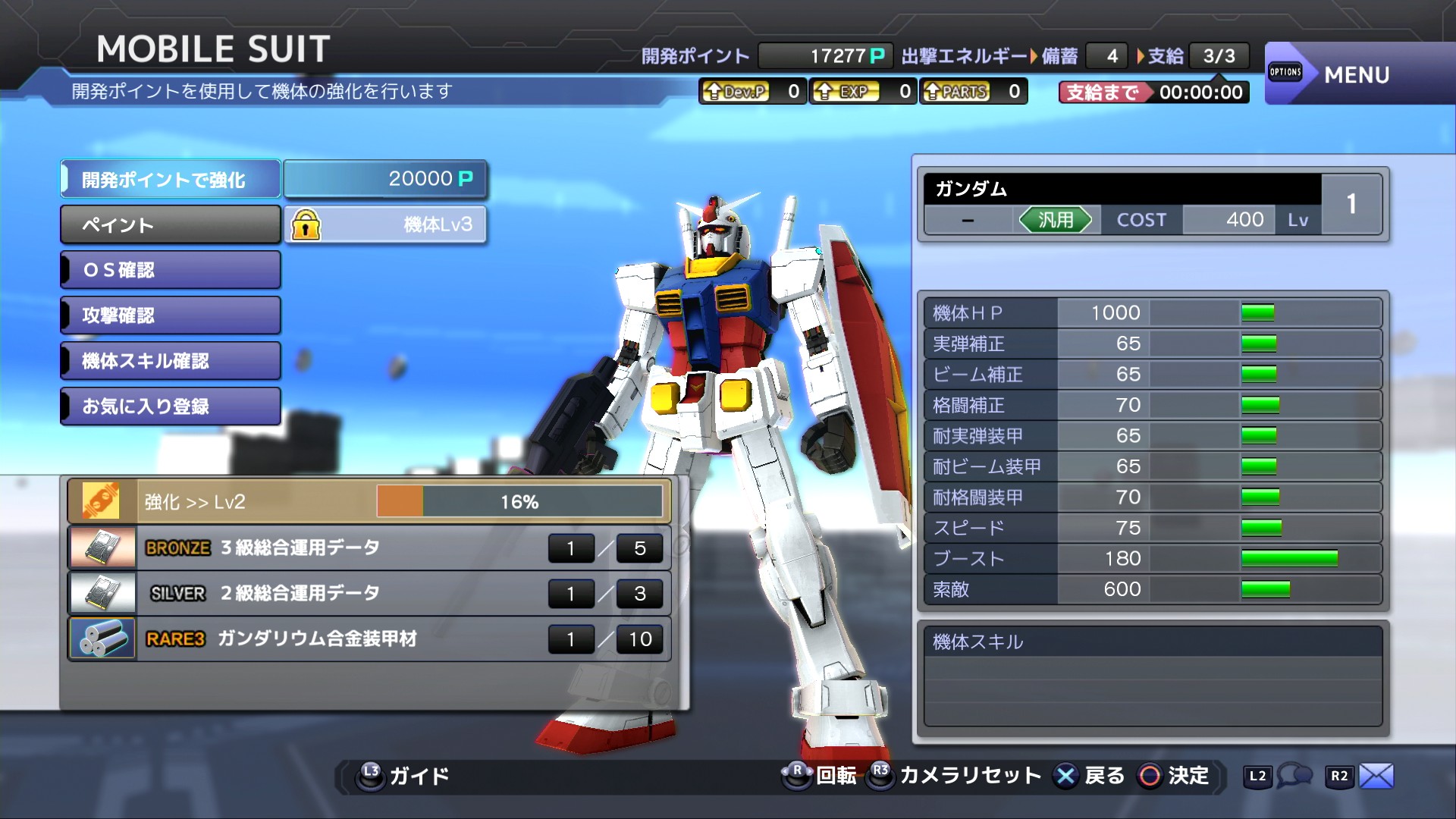Select お気に入り登録 favorite registration
The image size is (1456, 819).
pos(171,406)
